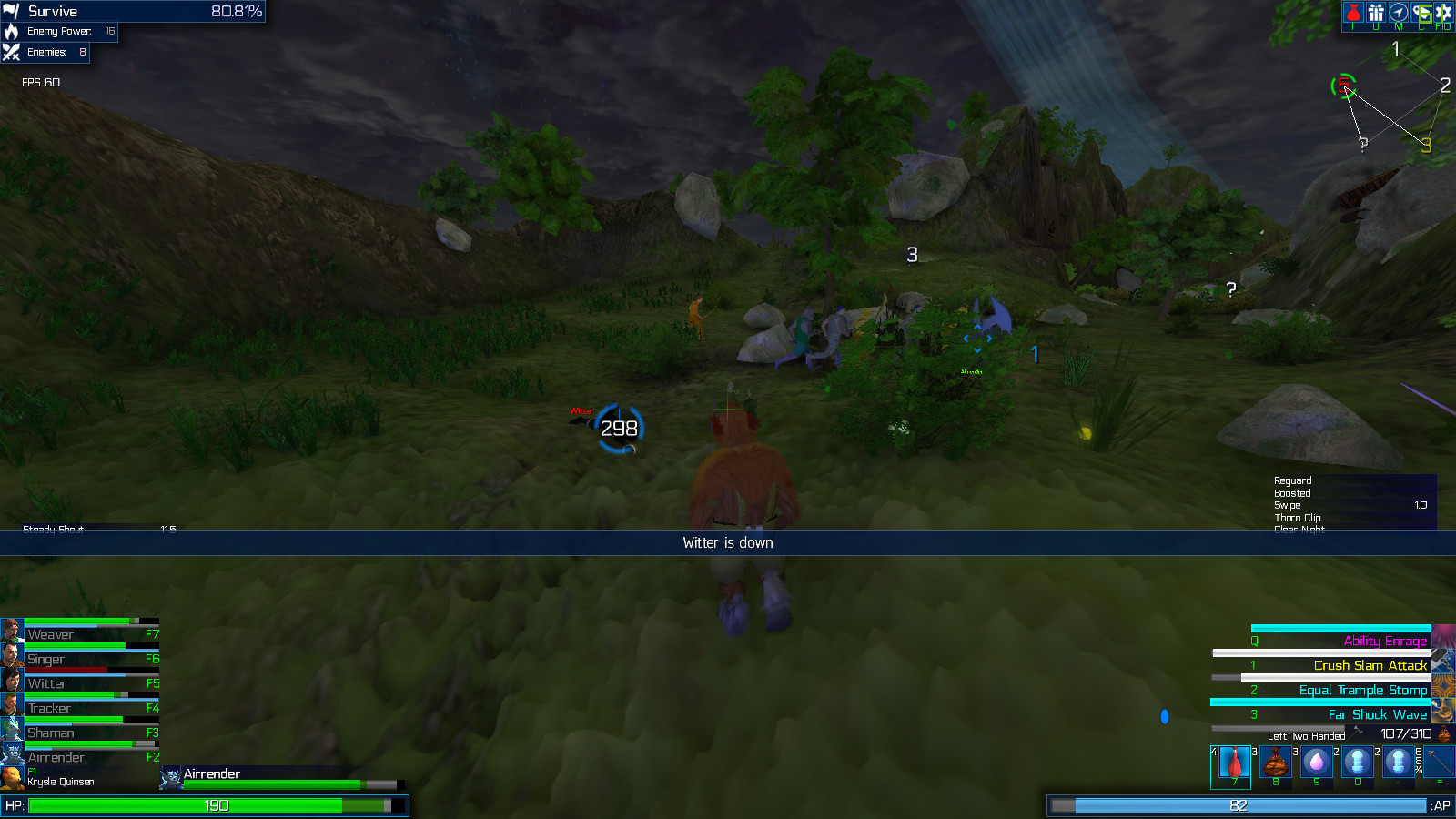Open the character panel bound to C
The image size is (1456, 819).
(x=1421, y=13)
